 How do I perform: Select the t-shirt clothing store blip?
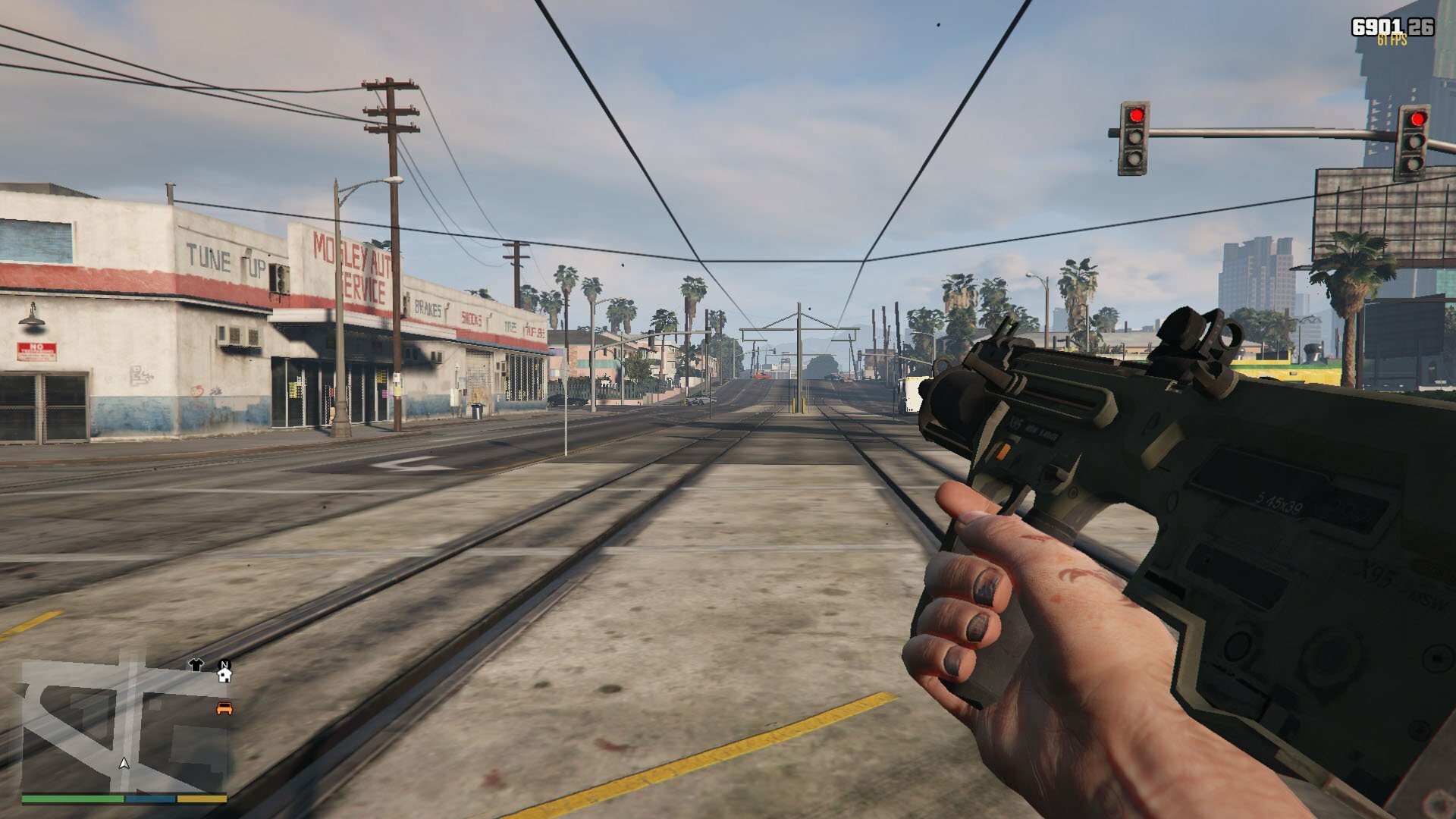(x=196, y=665)
